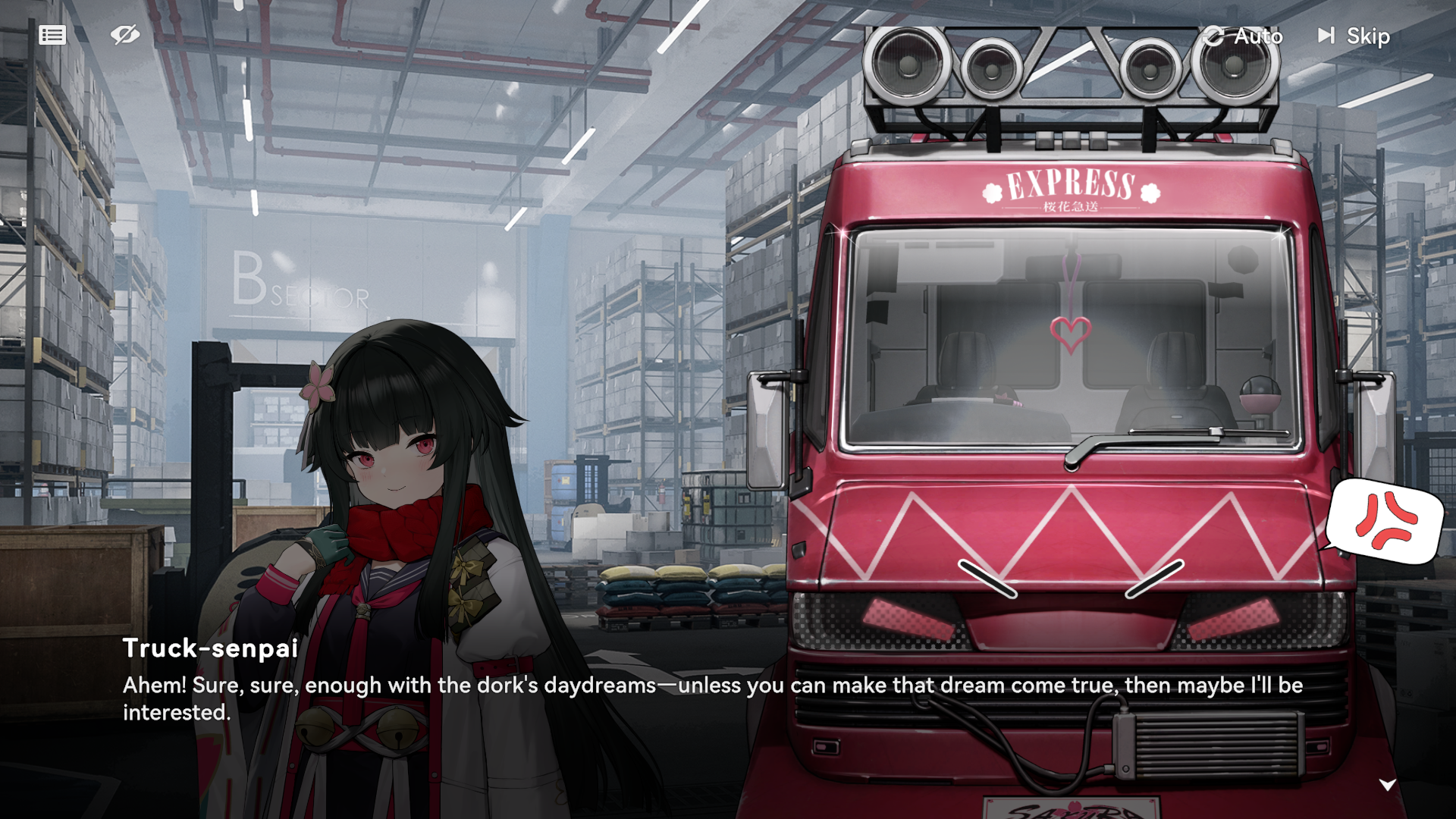The height and width of the screenshot is (819, 1456).
Task: Advance dialogue with the down arrow
Action: tap(1387, 785)
